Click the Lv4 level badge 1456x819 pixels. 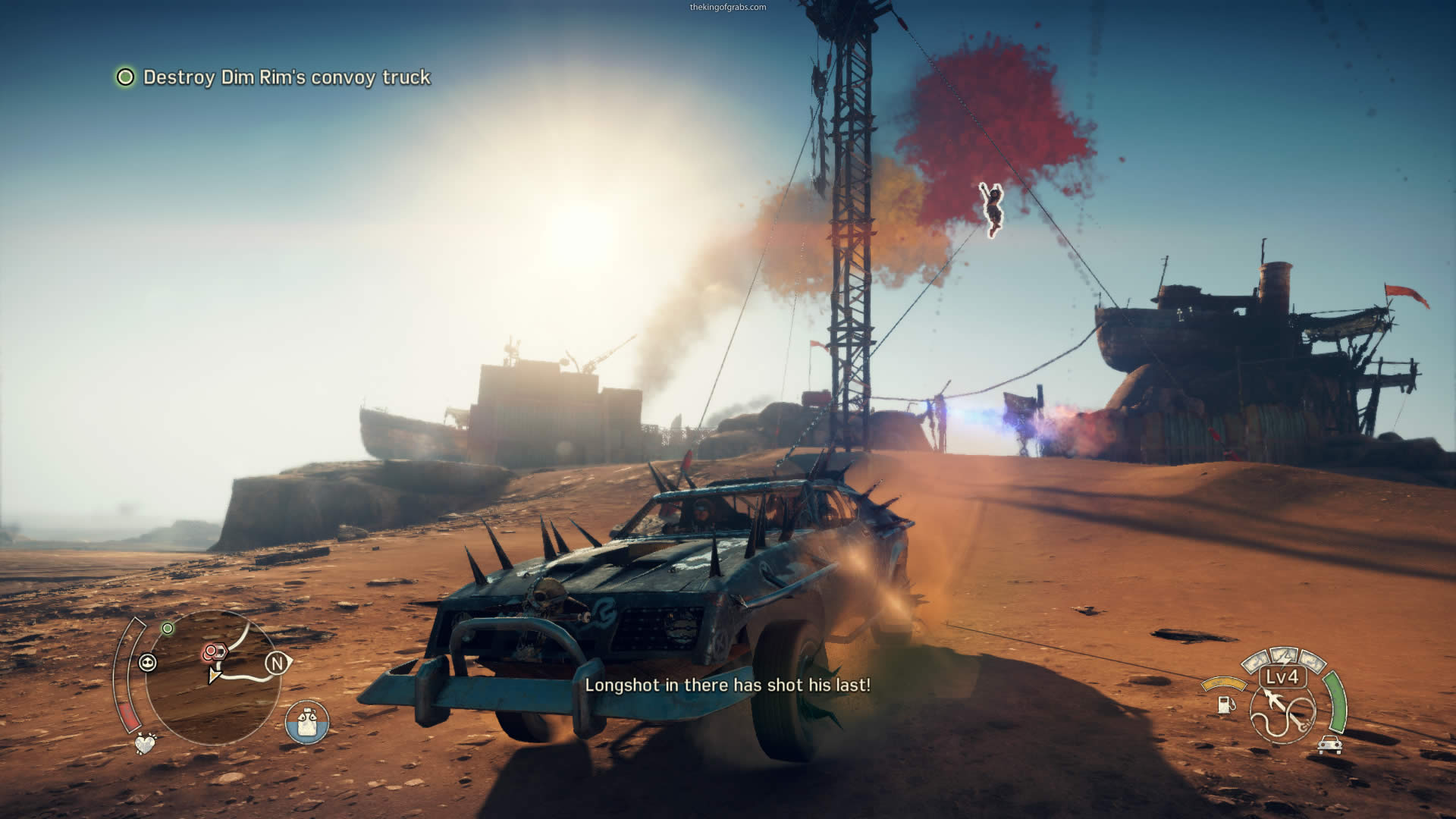pyautogui.click(x=1282, y=676)
